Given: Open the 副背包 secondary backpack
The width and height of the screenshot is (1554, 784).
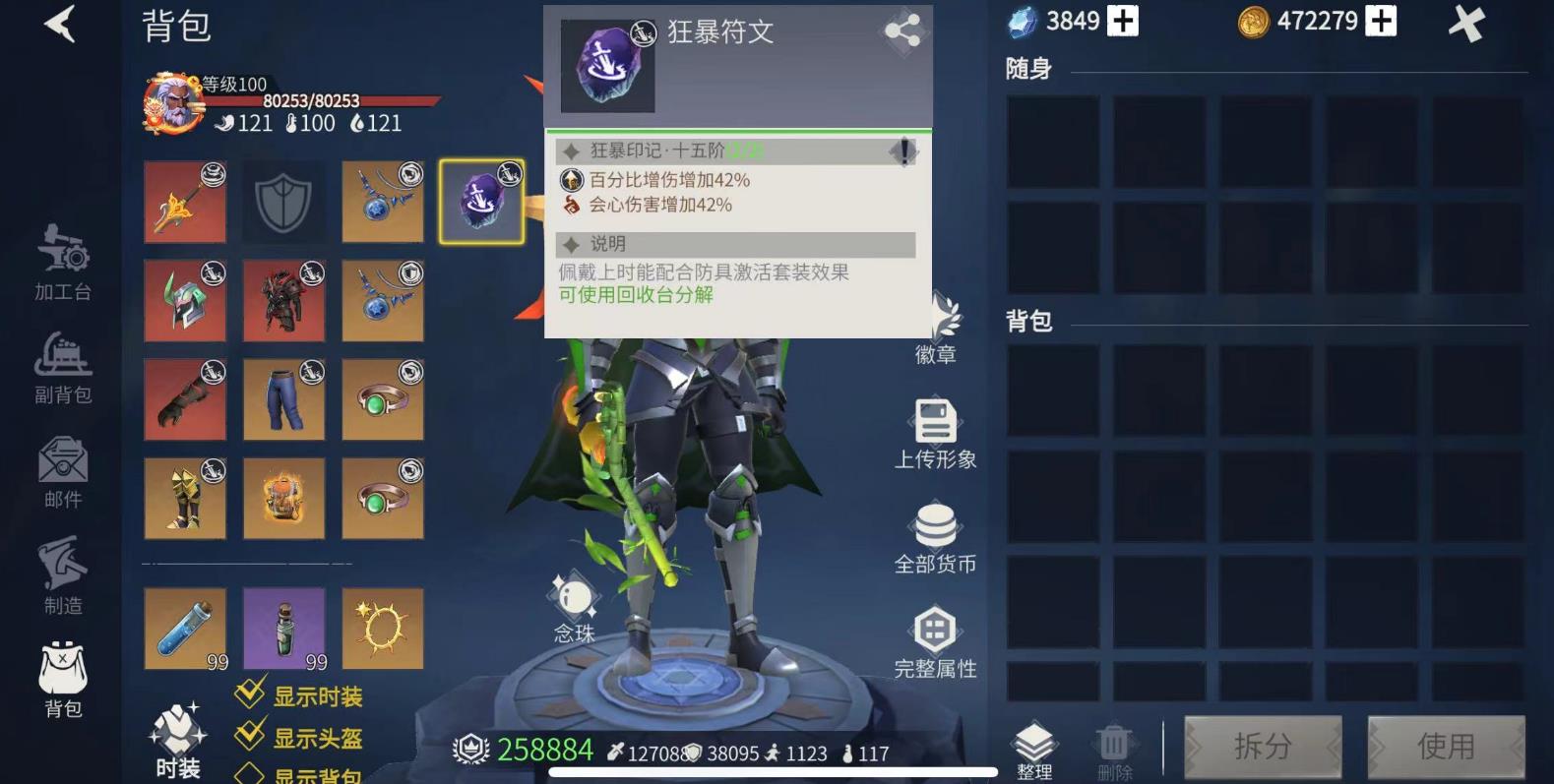Looking at the screenshot, I should coord(61,369).
